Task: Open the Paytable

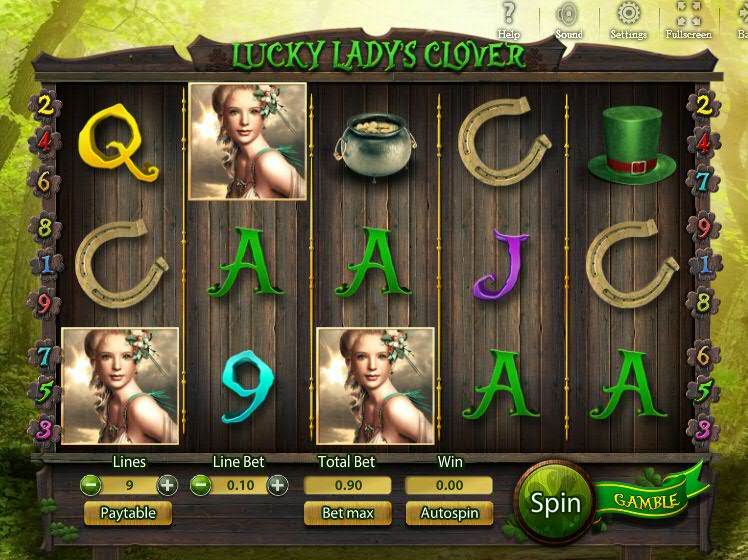Action: 128,513
